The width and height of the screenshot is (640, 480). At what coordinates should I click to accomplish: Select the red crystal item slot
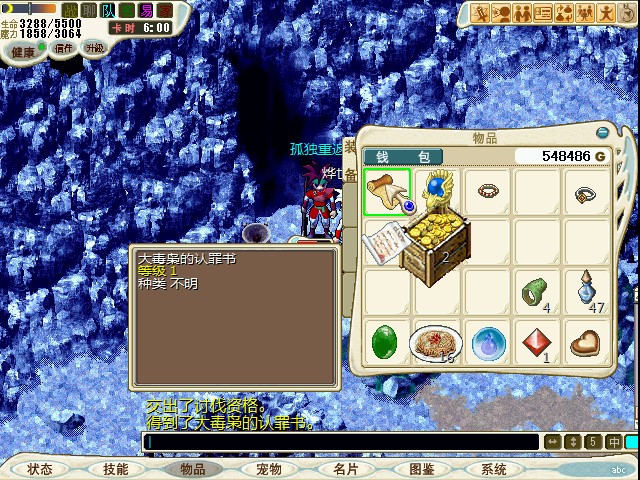(538, 342)
